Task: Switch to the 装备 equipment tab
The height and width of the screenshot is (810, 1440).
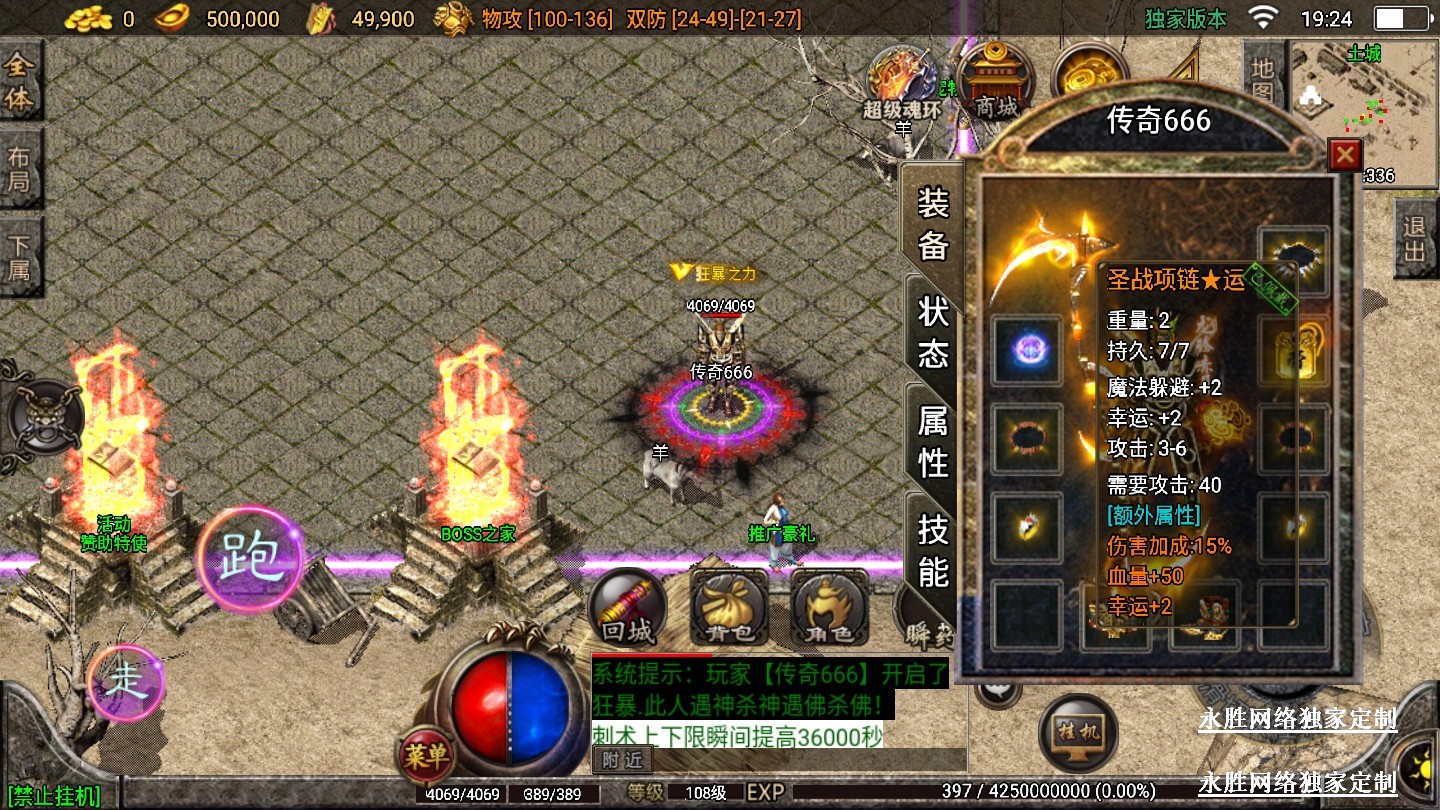Action: [x=932, y=225]
